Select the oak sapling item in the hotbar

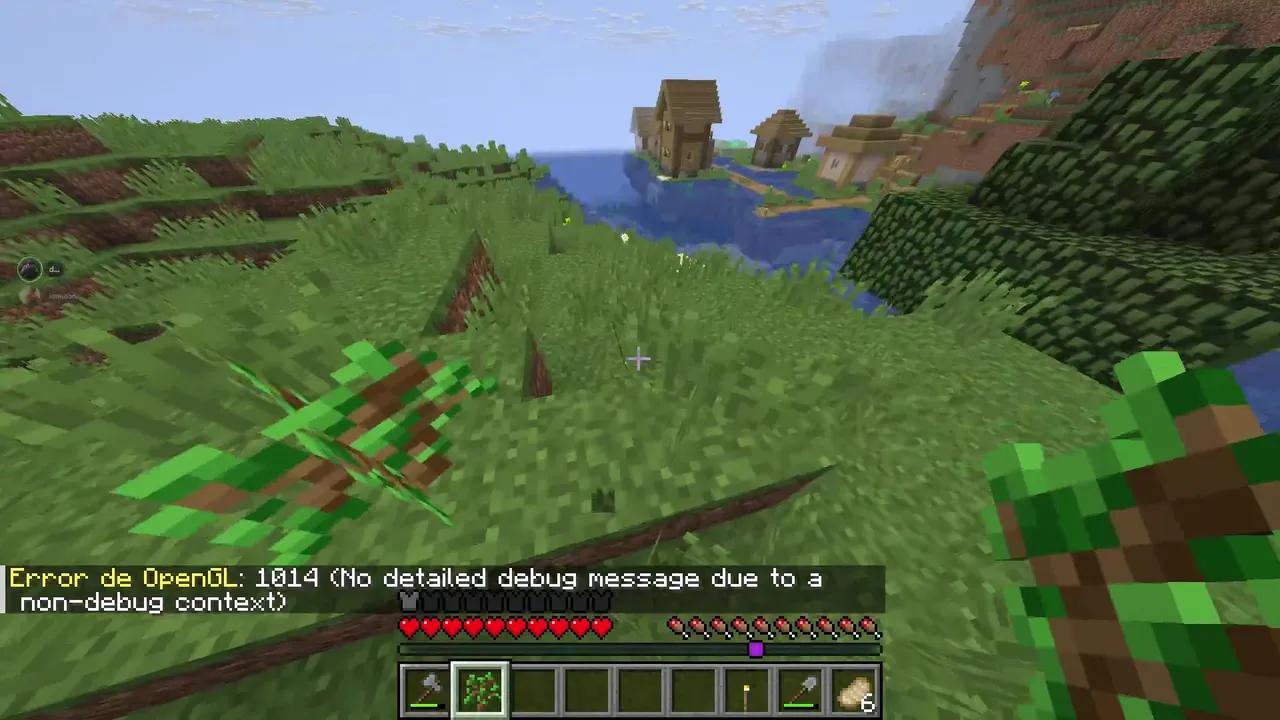[478, 690]
